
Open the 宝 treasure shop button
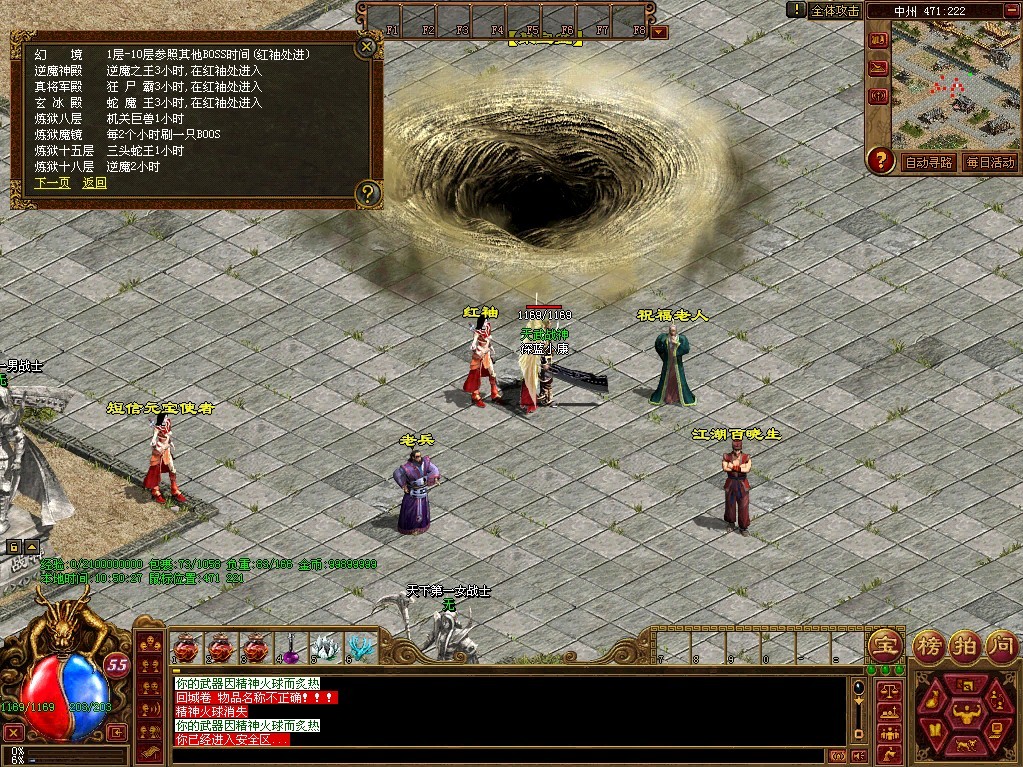click(884, 644)
